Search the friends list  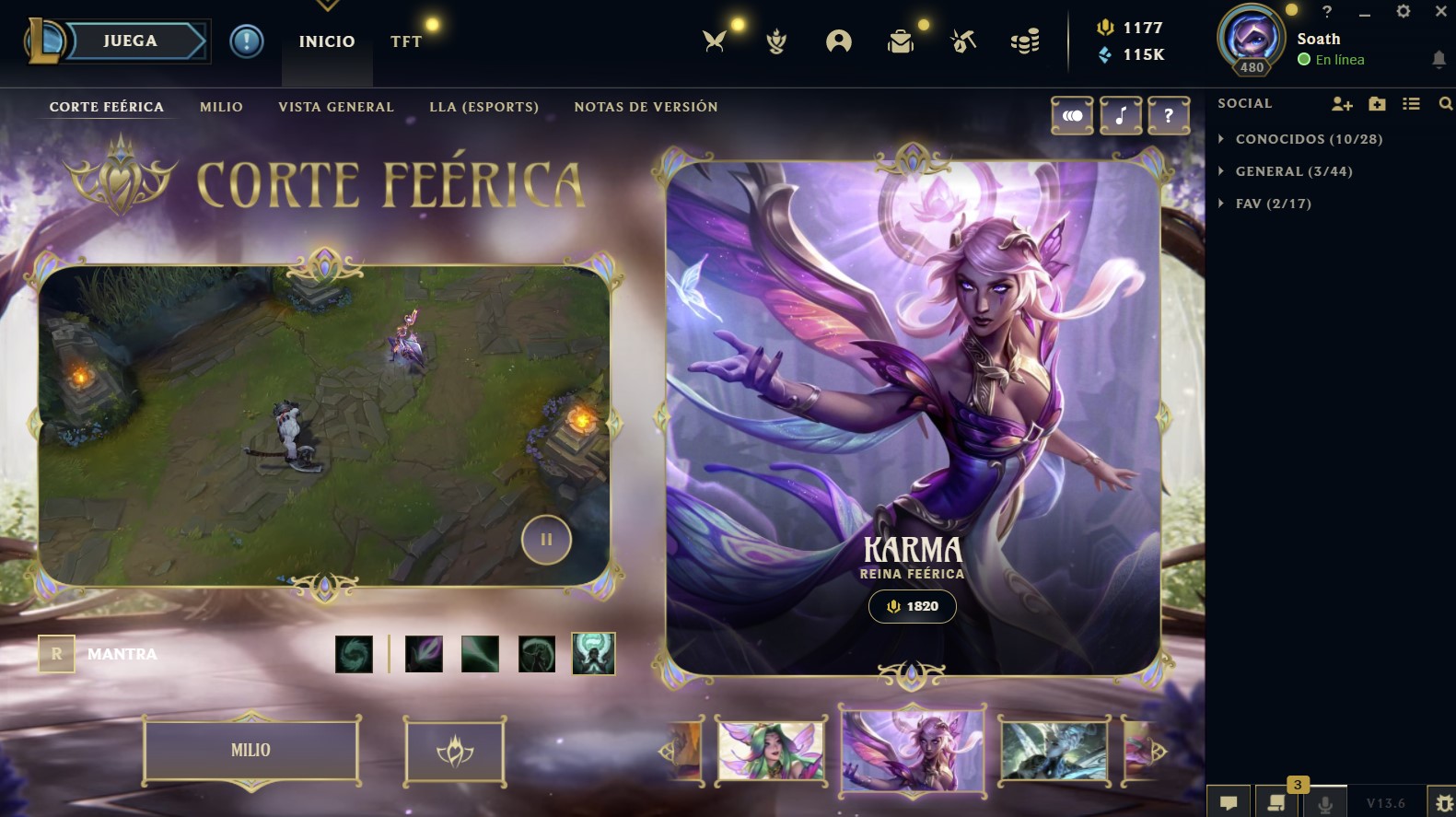click(1444, 104)
